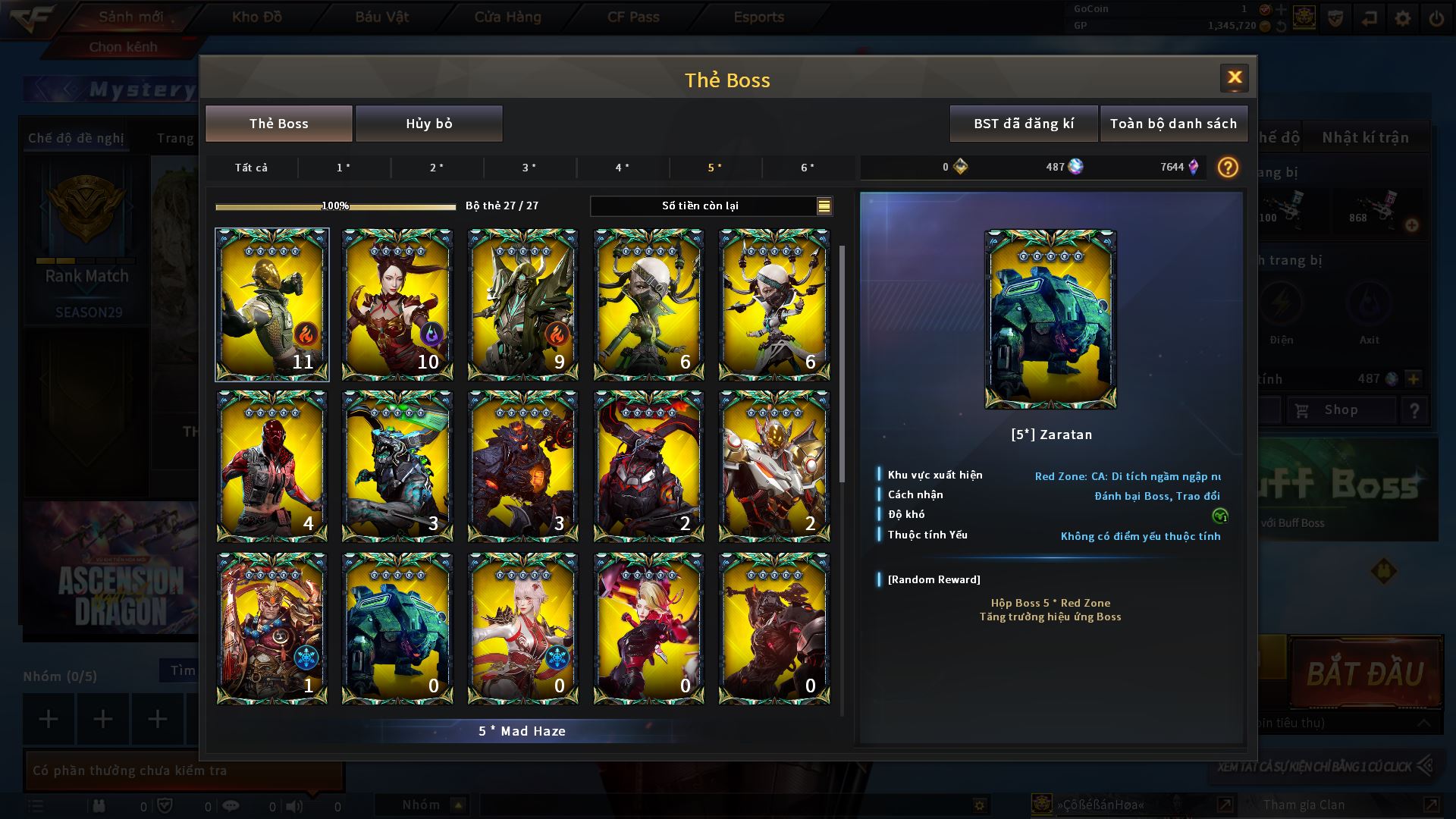This screenshot has width=1456, height=819.
Task: Switch to the 1* star filter
Action: click(344, 168)
